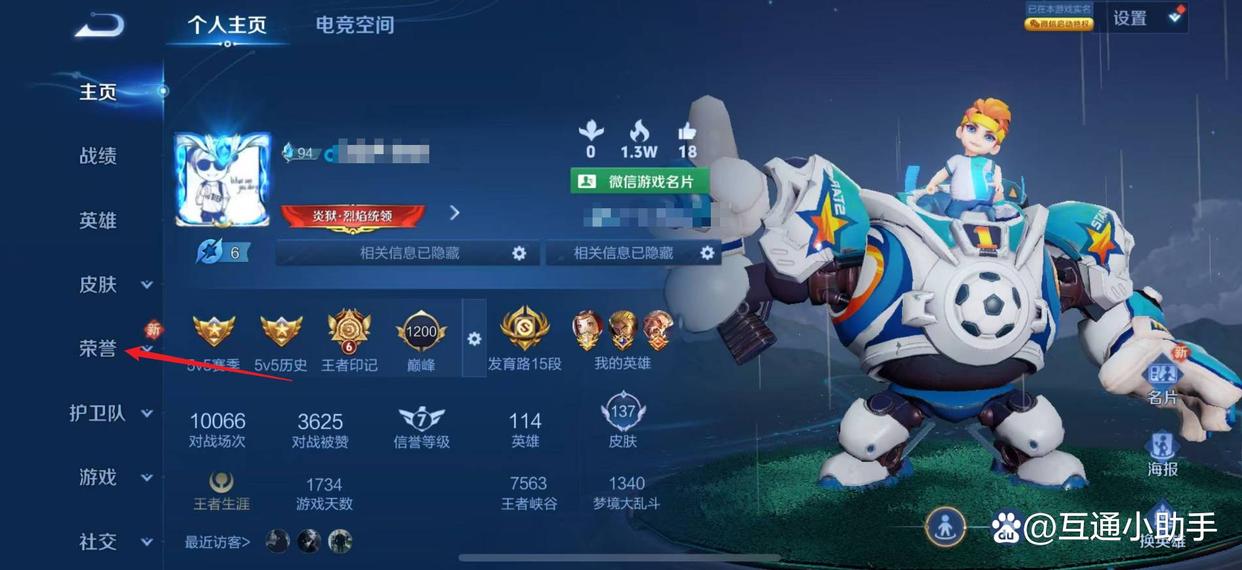1242x570 pixels.
Task: Open the 荣誉 sidebar section
Action: [x=98, y=349]
